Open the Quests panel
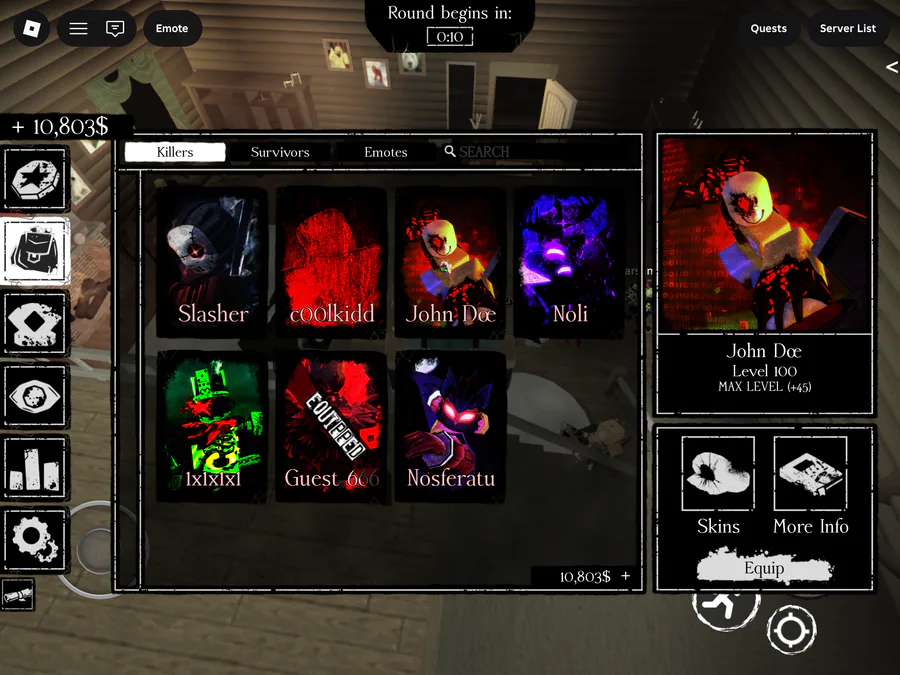The width and height of the screenshot is (900, 675). (768, 28)
